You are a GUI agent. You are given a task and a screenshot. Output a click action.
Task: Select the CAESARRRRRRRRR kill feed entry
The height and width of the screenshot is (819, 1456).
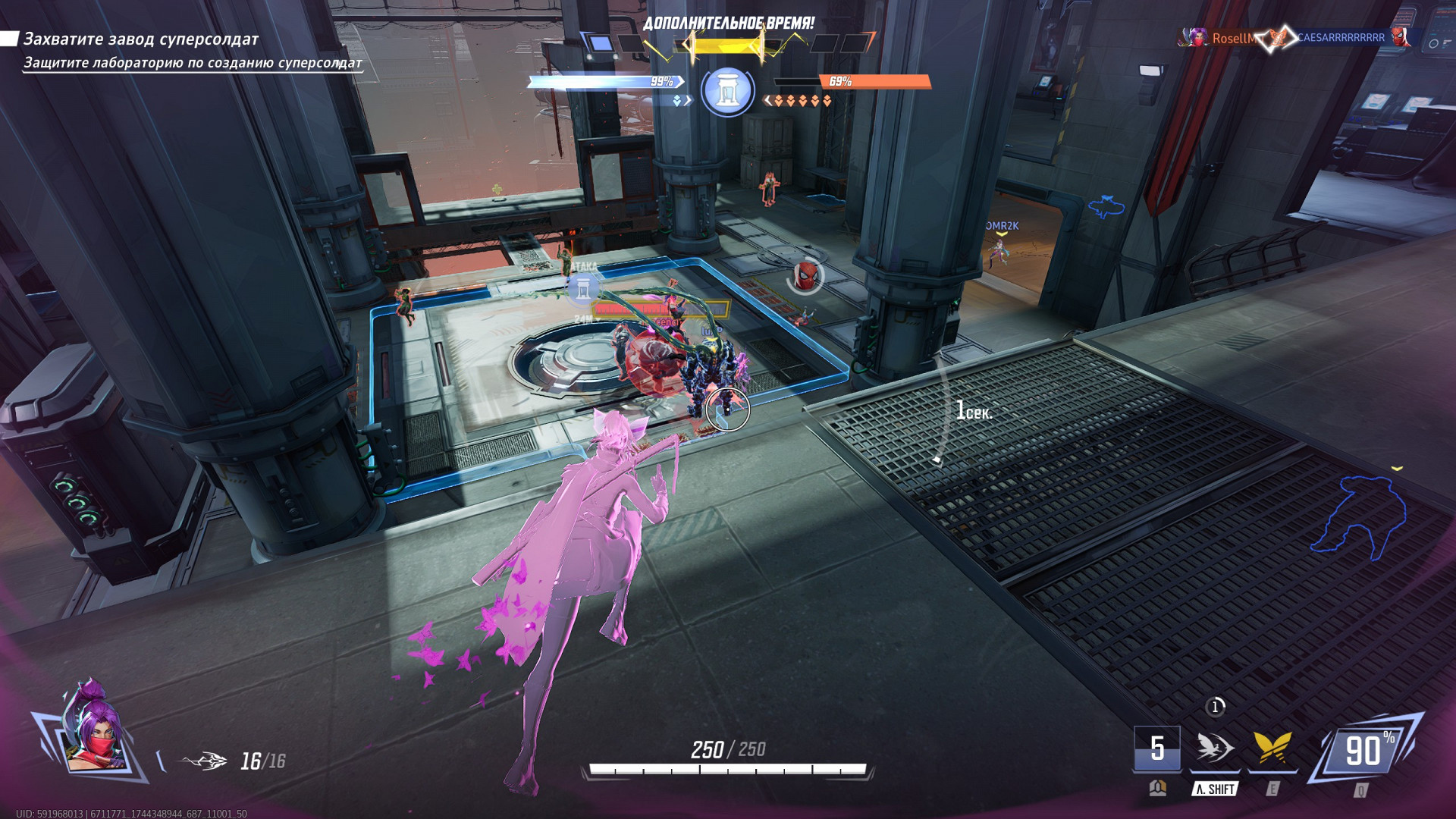tap(1341, 37)
